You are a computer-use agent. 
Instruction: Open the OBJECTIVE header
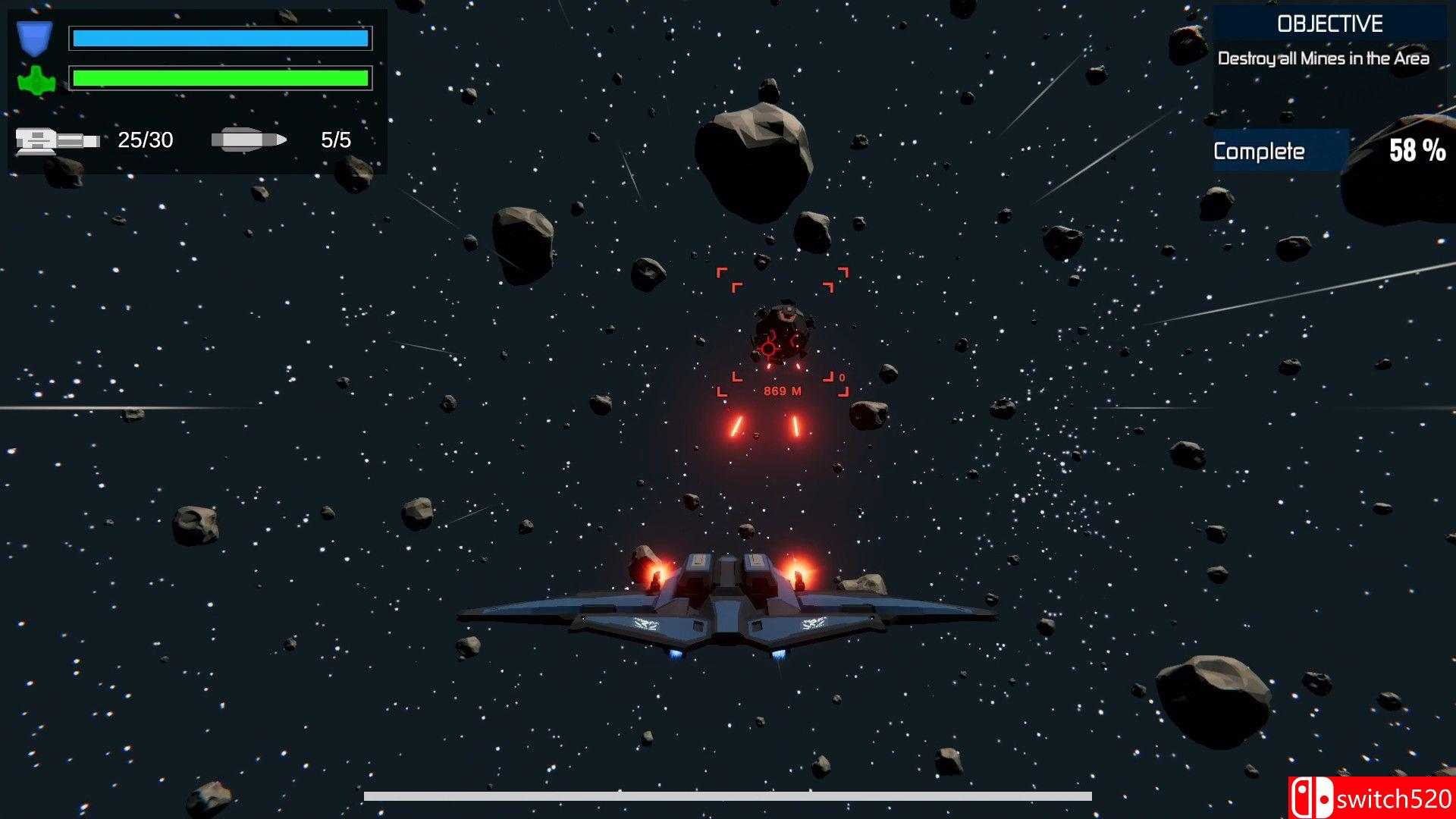click(1329, 24)
